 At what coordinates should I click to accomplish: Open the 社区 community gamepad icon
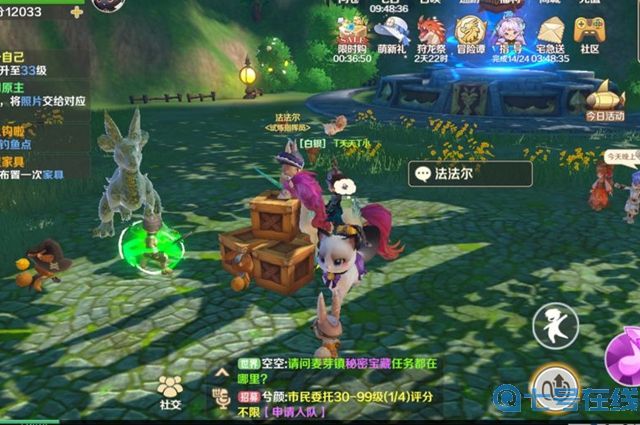point(590,30)
